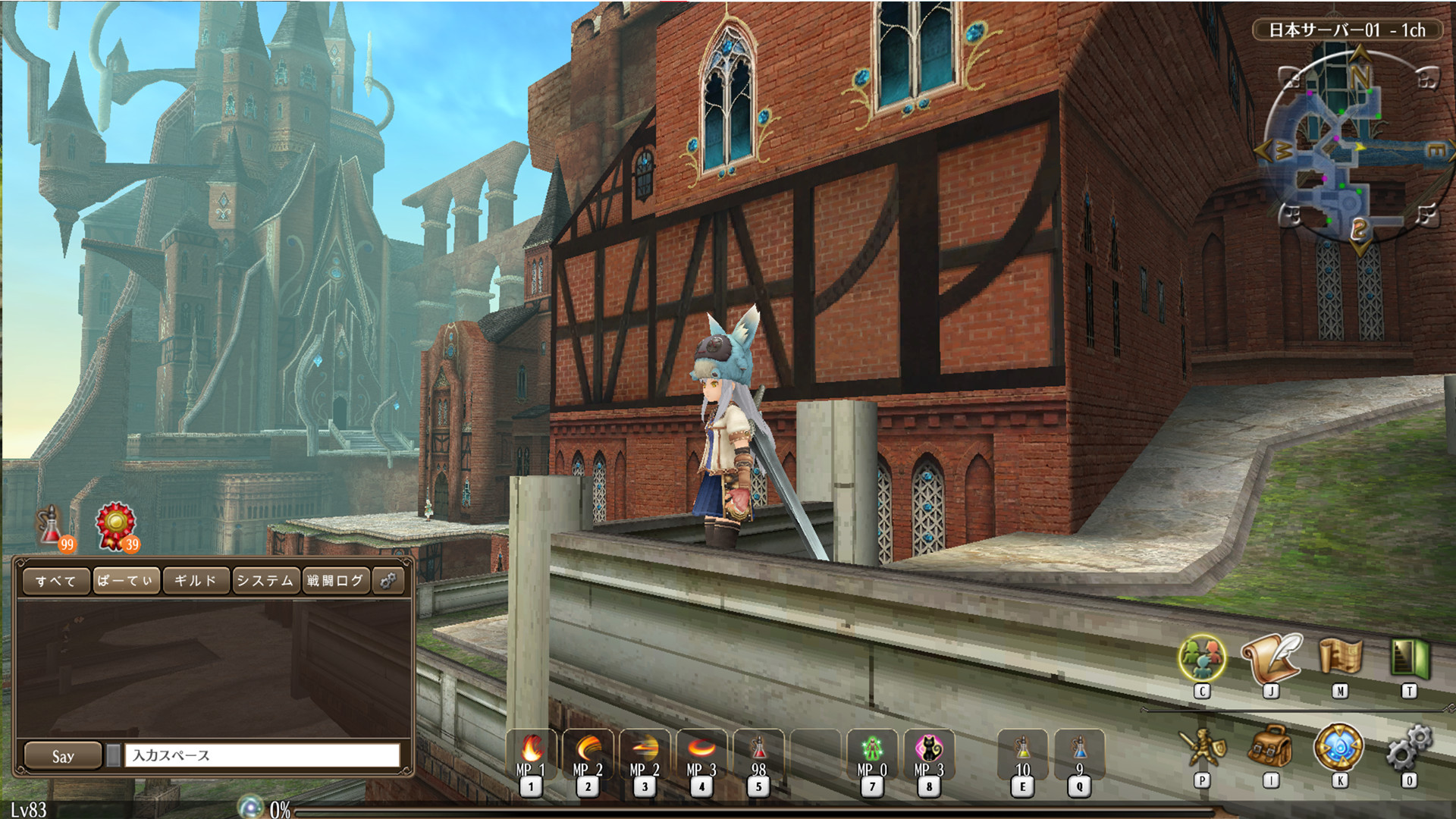The width and height of the screenshot is (1456, 819).
Task: Switch to the ぱーてぃ chat tab
Action: point(126,581)
